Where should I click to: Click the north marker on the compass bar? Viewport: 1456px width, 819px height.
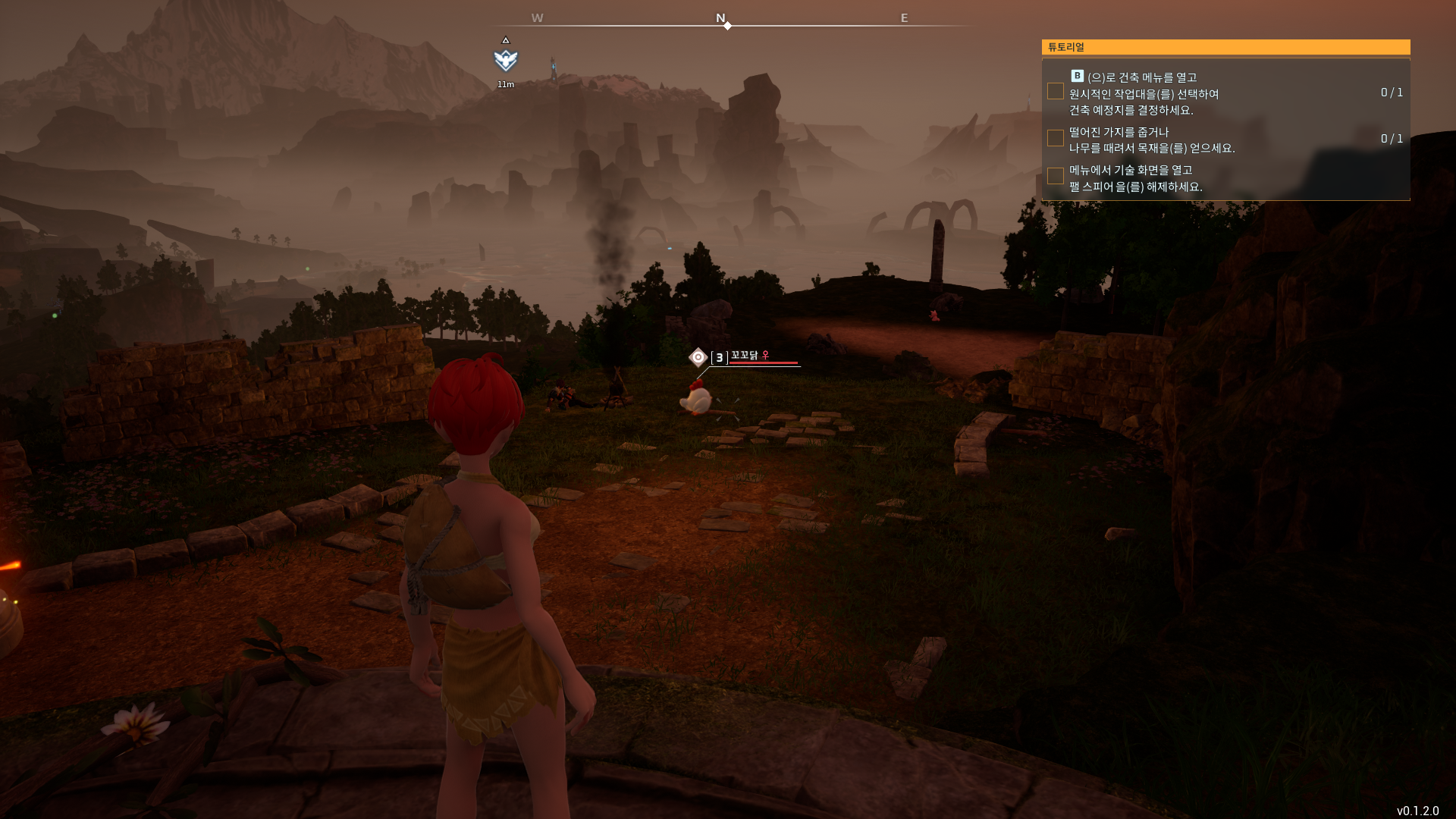721,18
